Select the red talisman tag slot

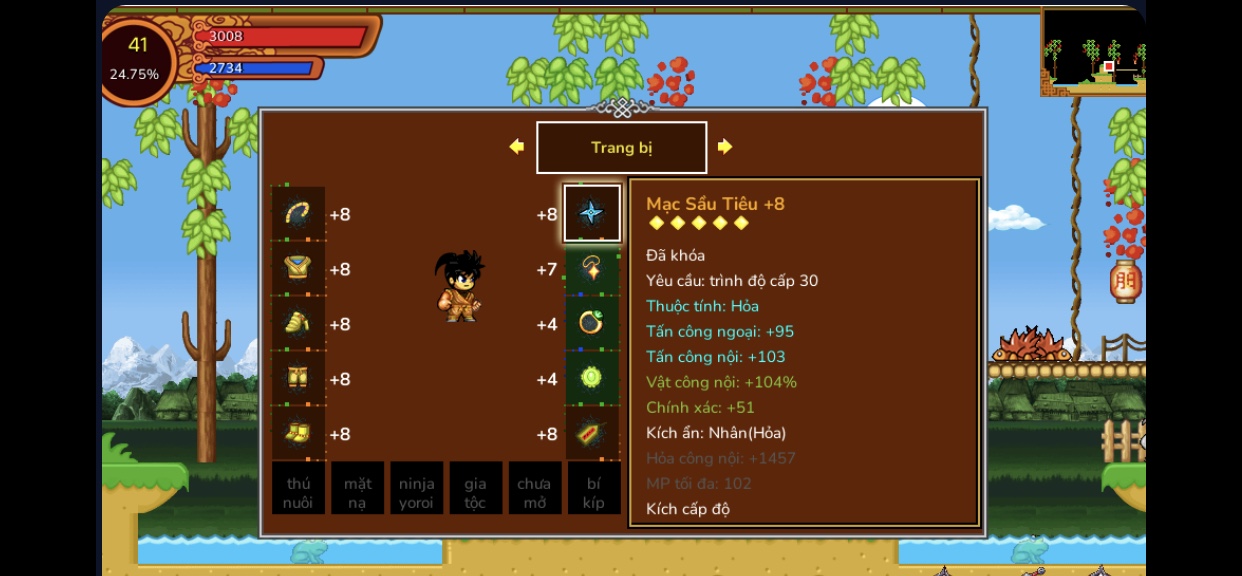tap(591, 433)
